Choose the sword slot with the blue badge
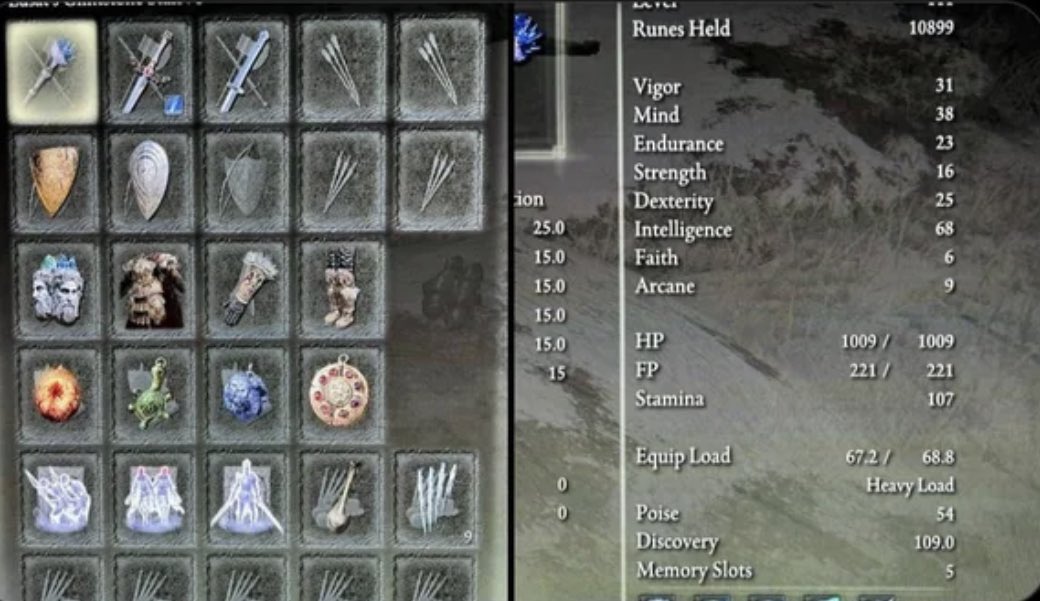 click(x=149, y=72)
